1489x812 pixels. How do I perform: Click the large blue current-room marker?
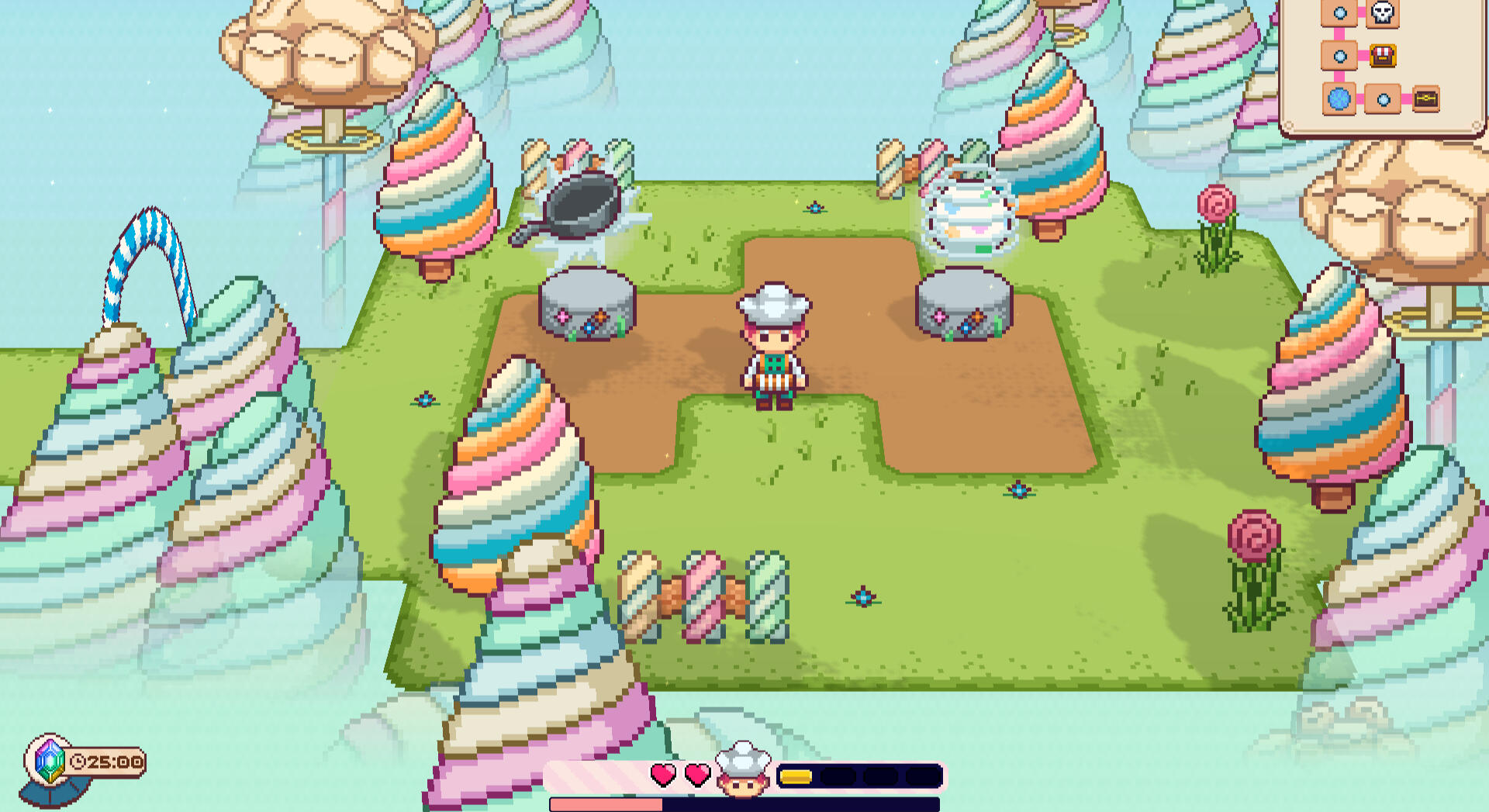(x=1339, y=99)
